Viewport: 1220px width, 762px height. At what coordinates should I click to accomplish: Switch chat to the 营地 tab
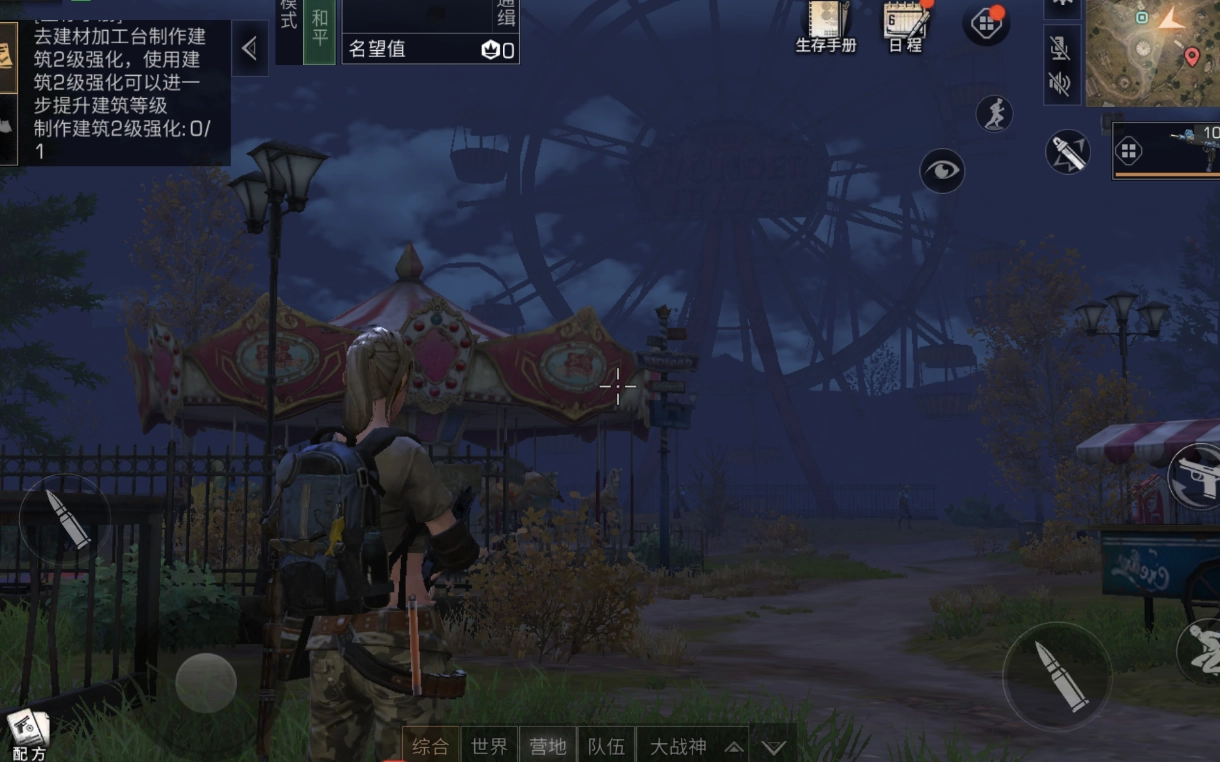click(548, 746)
